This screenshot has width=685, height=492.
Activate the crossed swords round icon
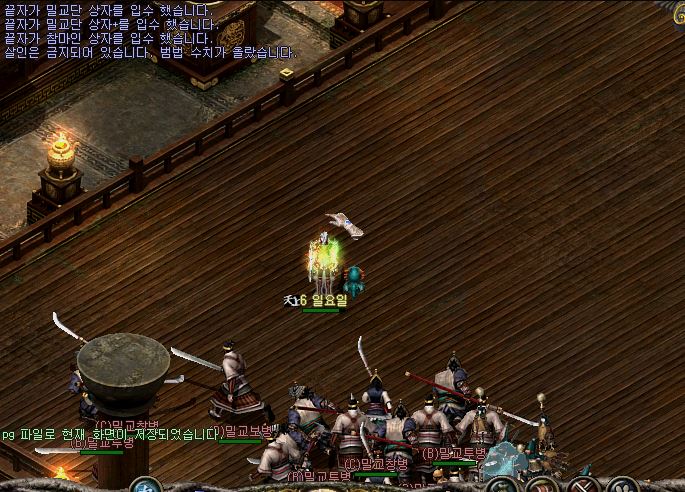(x=582, y=487)
